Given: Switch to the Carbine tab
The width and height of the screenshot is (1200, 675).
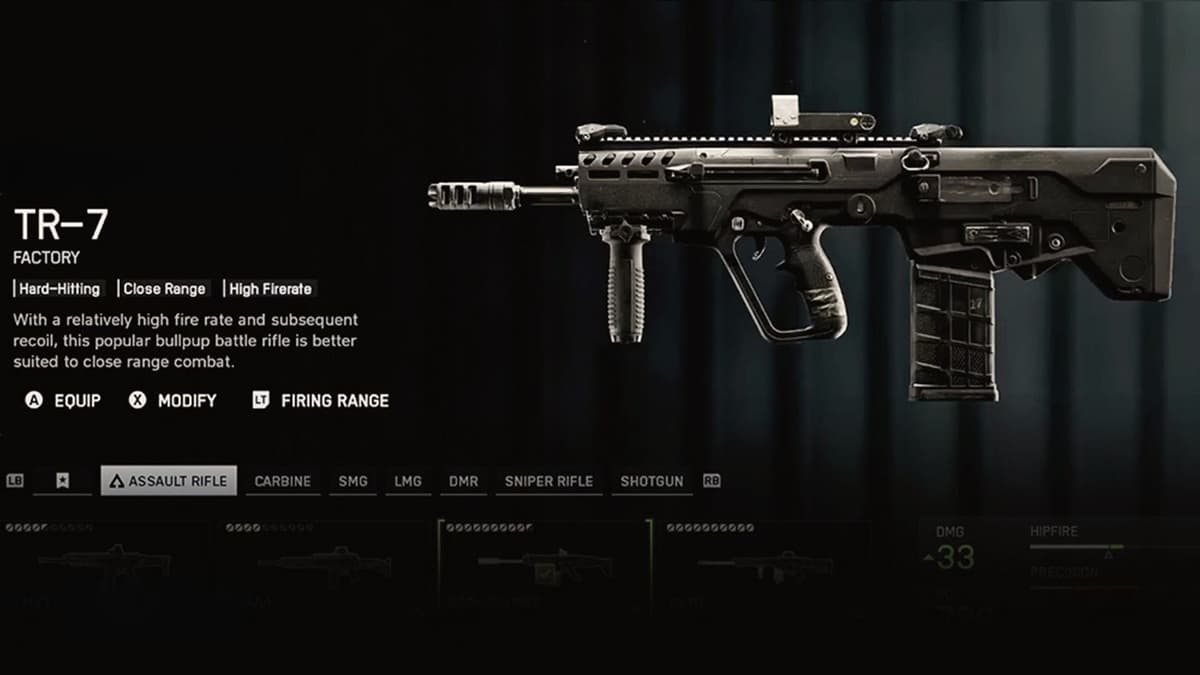Looking at the screenshot, I should (x=282, y=481).
